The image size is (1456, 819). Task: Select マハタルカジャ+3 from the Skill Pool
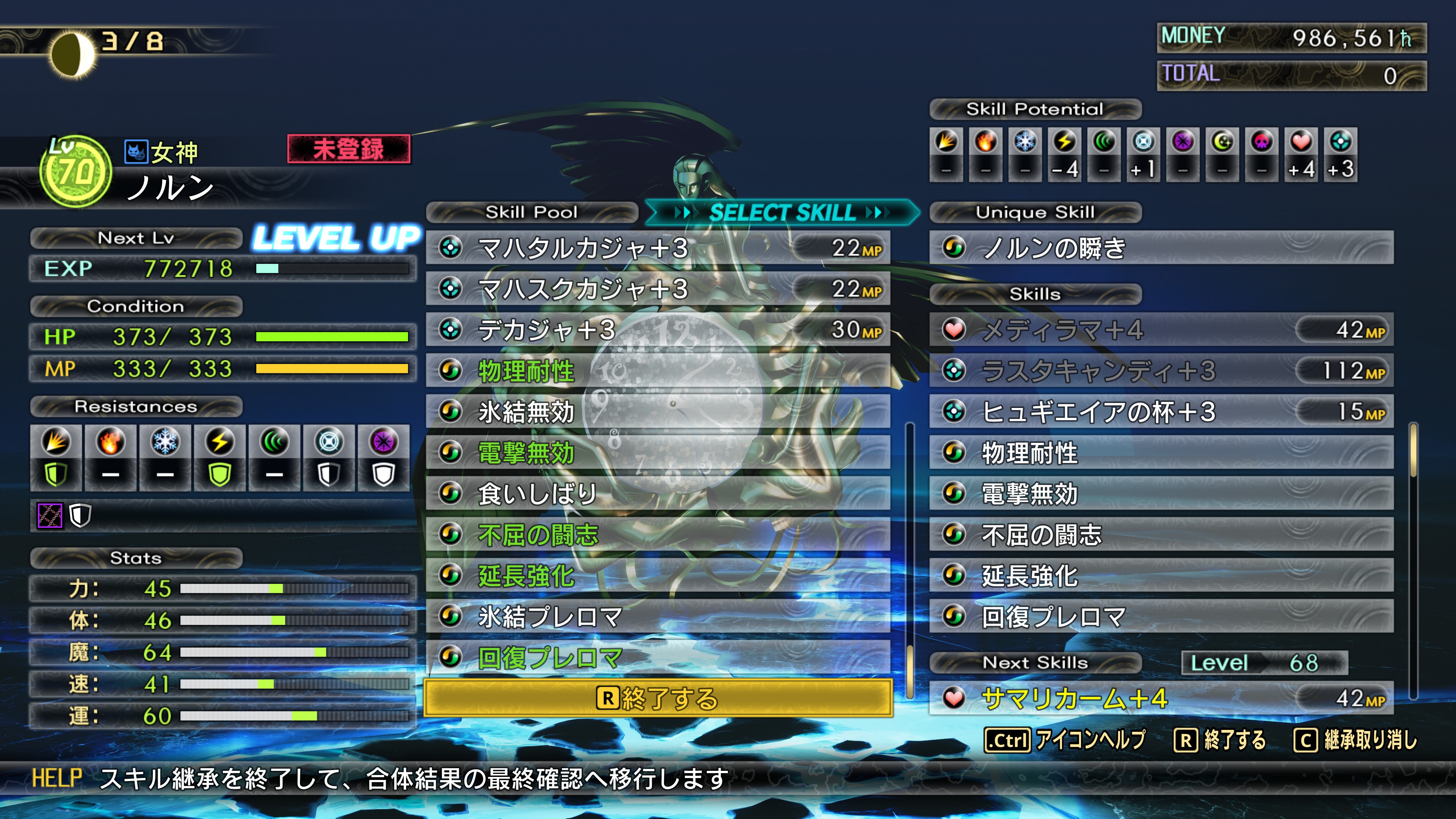(657, 248)
